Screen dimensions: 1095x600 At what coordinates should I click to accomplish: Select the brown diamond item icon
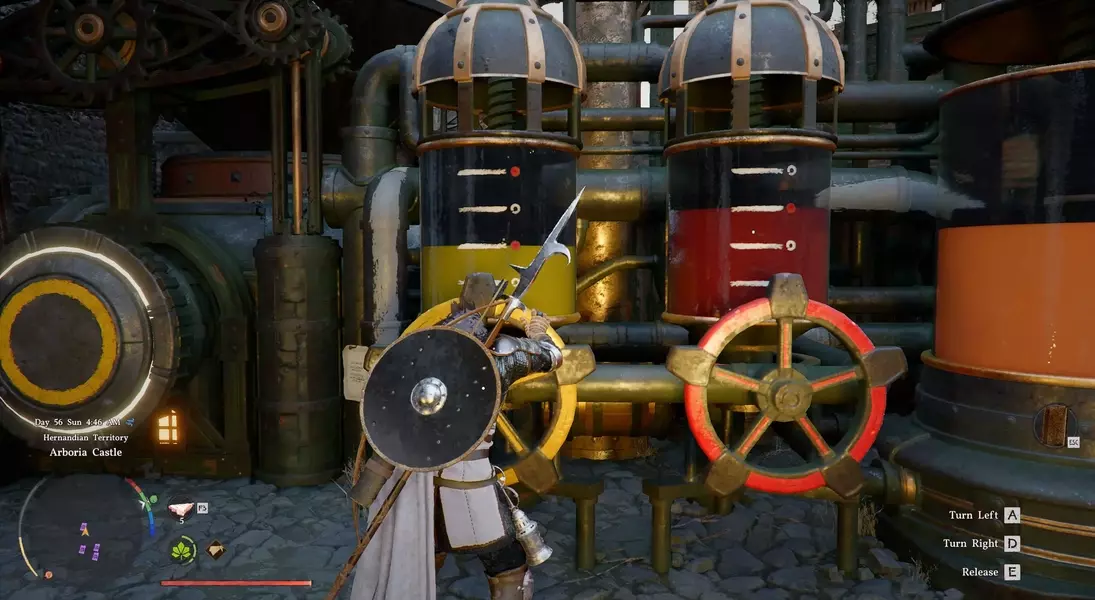pos(215,549)
